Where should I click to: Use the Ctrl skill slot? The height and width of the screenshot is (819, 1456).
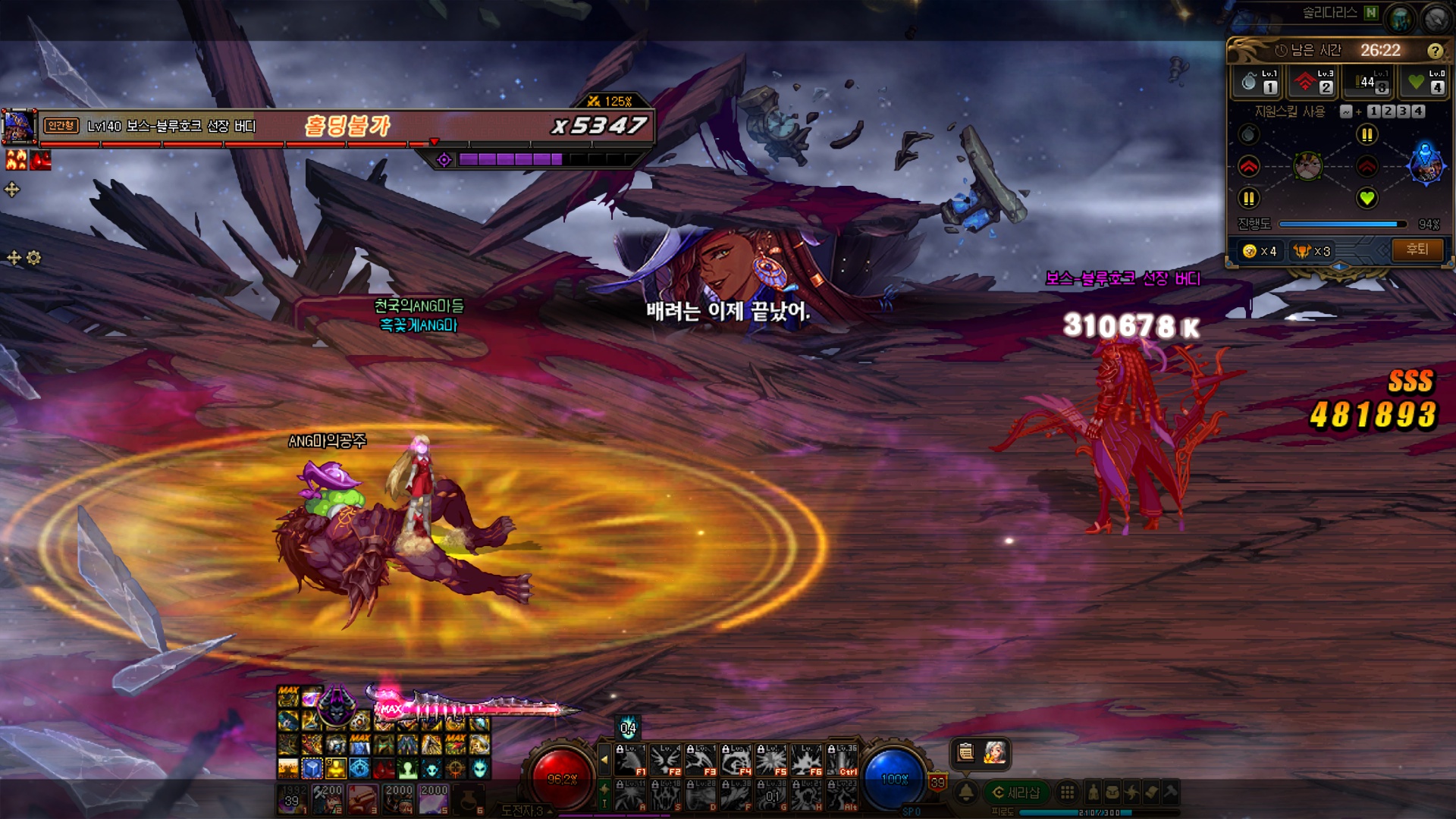click(x=843, y=759)
